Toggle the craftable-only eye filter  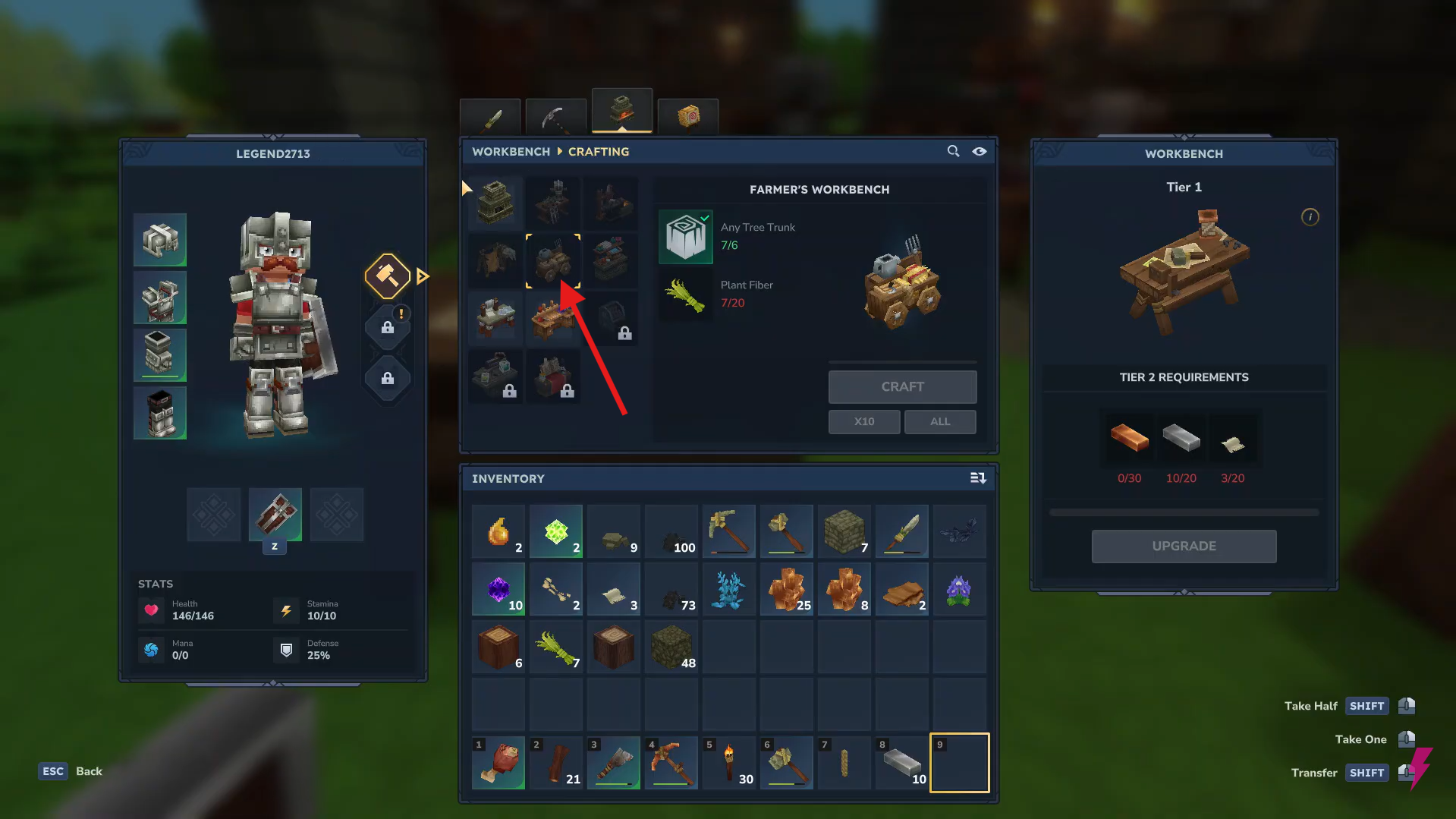click(x=980, y=151)
